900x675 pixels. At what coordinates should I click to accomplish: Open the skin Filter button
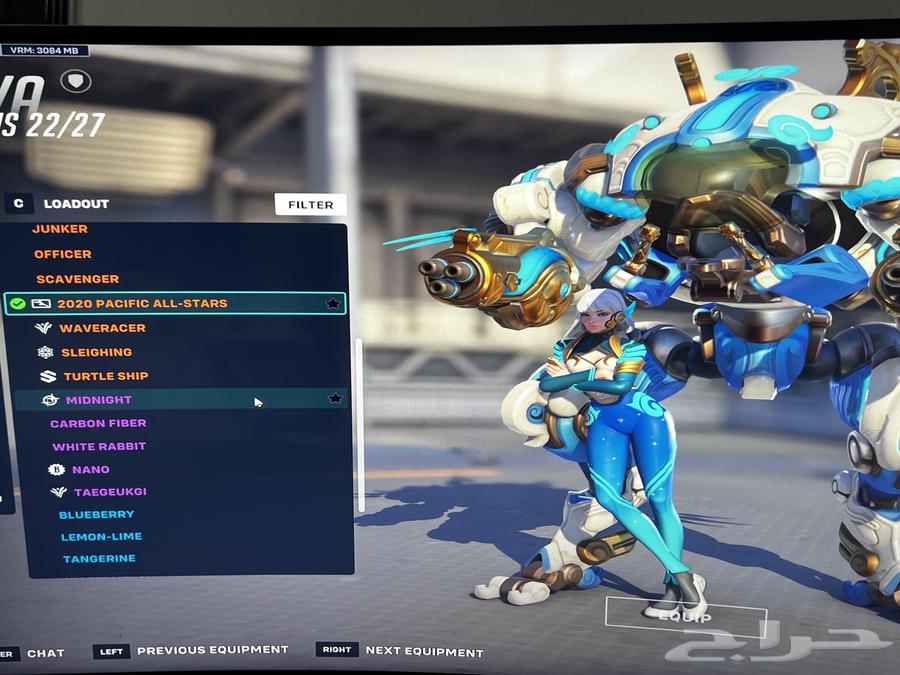click(x=311, y=205)
